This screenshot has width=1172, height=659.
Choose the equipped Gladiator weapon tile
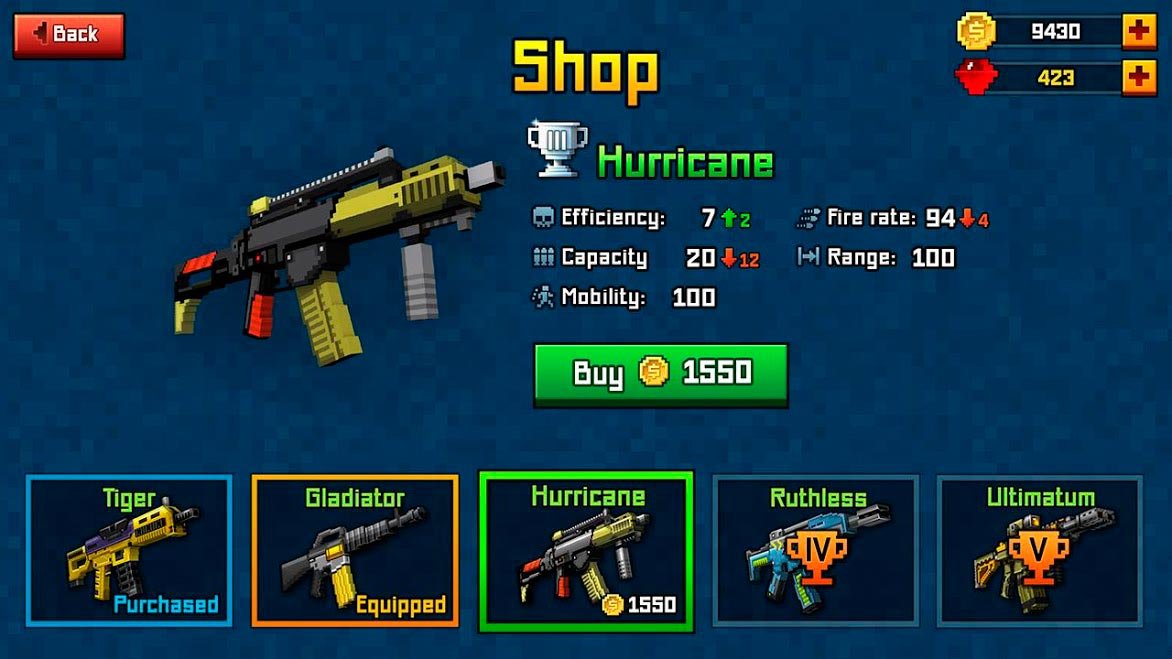pos(355,551)
